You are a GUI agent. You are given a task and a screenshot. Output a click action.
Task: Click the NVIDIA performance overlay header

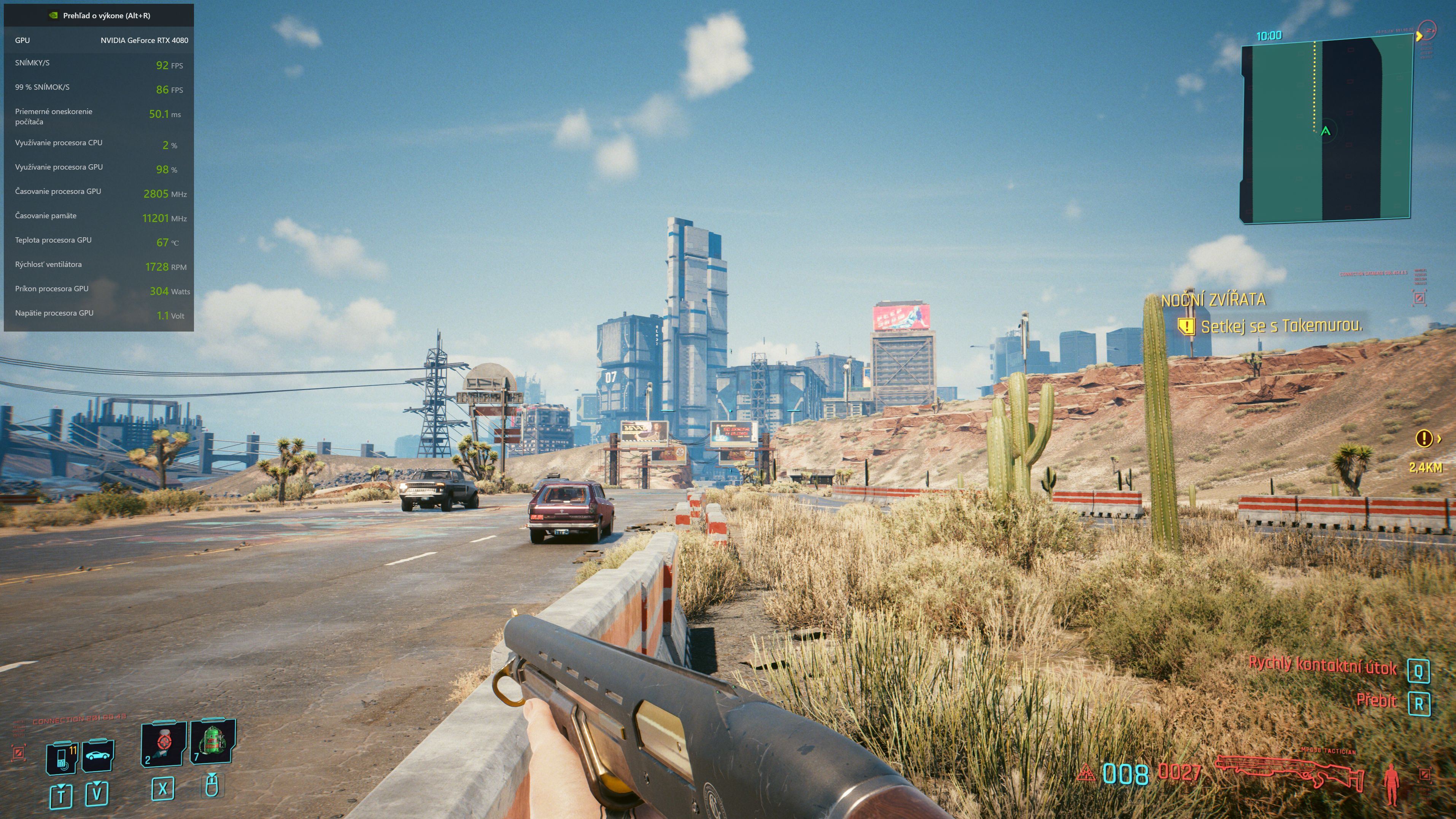coord(100,15)
